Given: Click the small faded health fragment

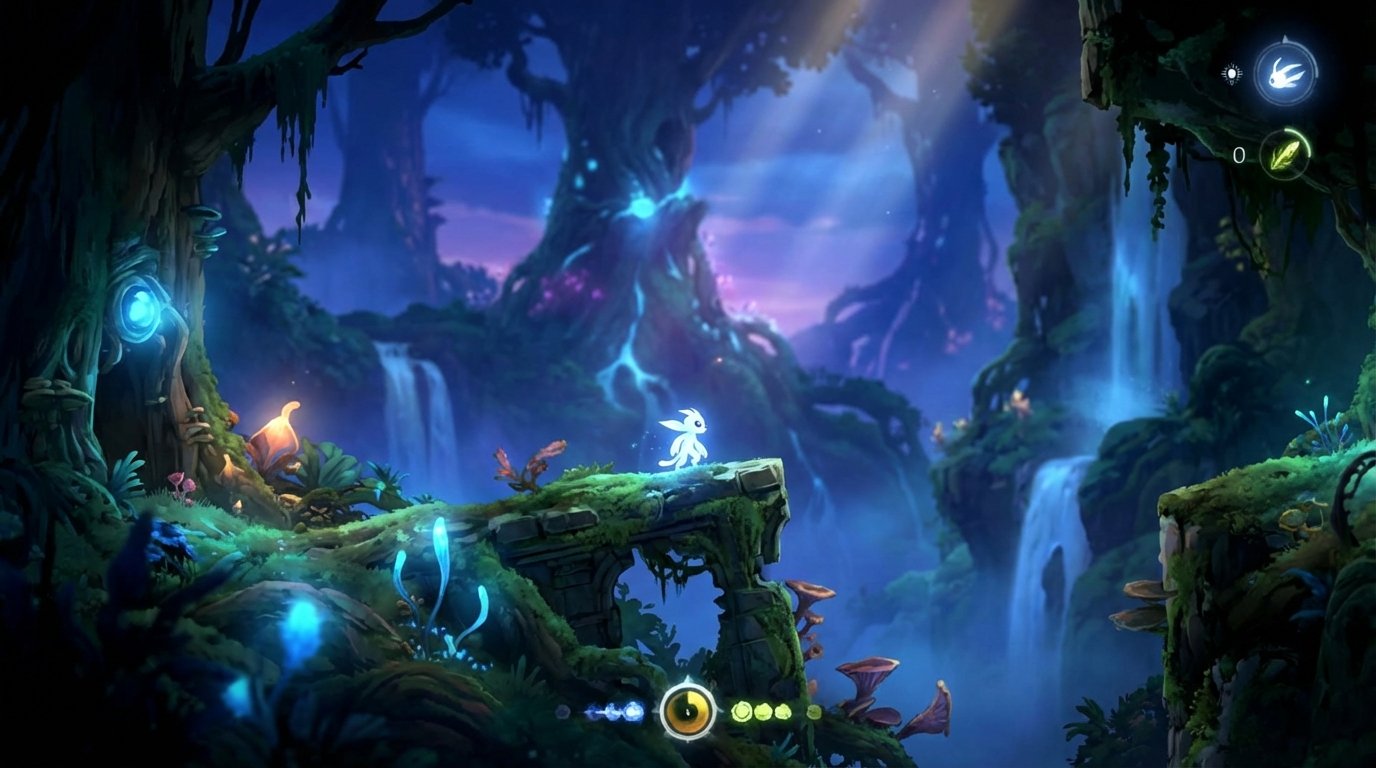Looking at the screenshot, I should click(x=813, y=712).
